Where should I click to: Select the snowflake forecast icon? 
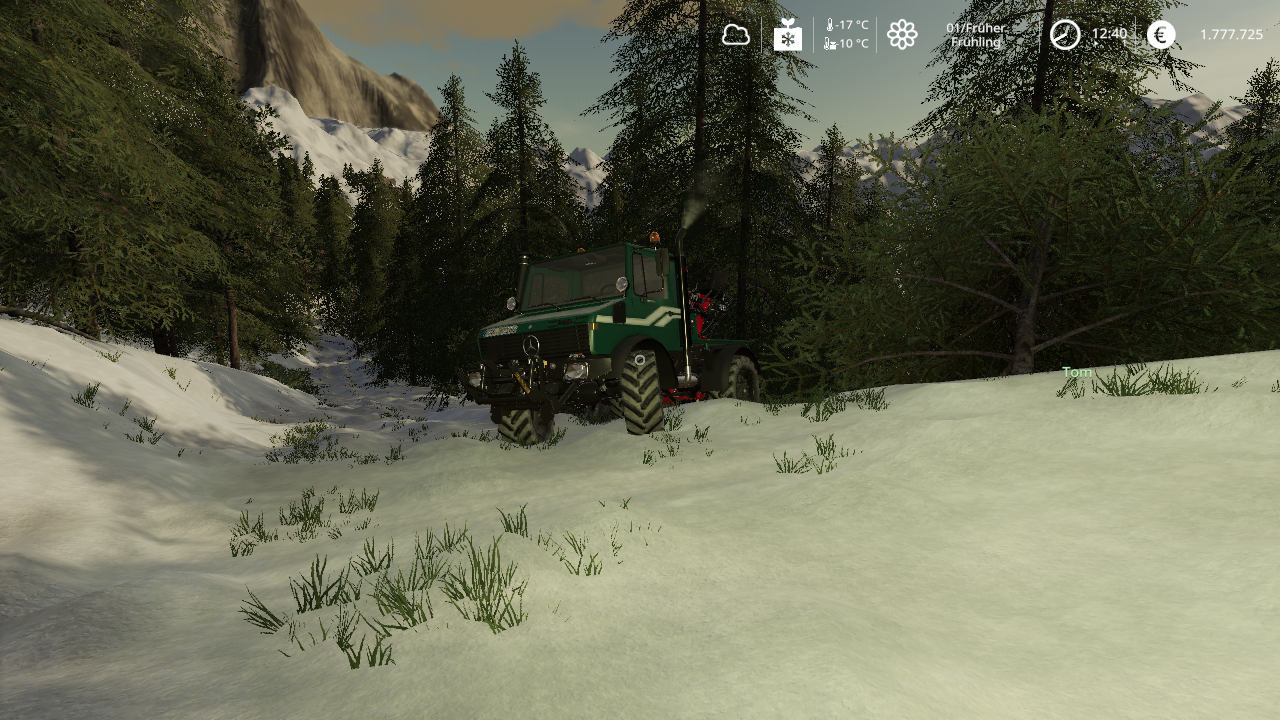(788, 35)
